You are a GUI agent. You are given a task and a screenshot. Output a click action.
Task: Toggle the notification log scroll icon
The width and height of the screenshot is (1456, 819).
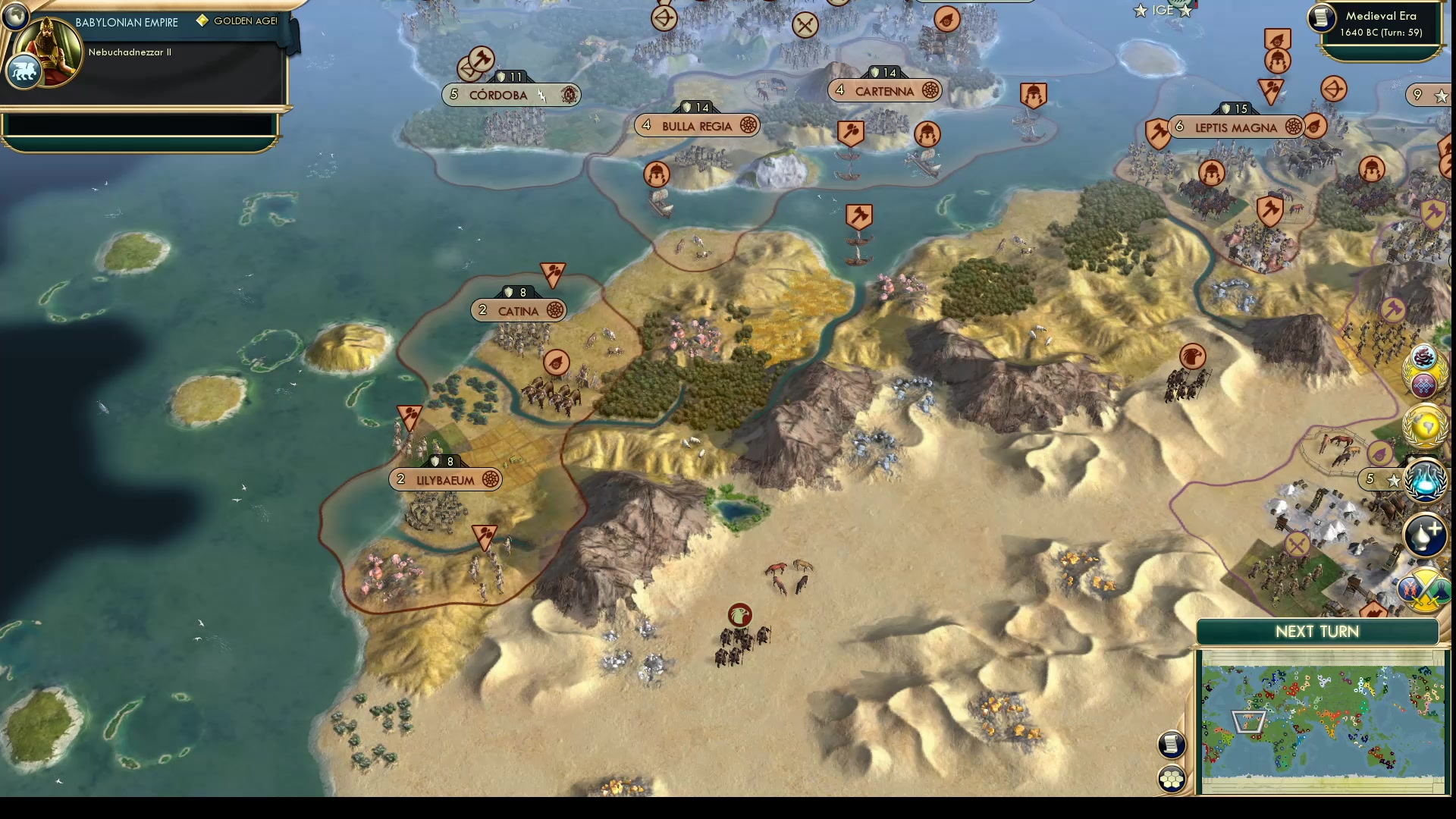(1172, 745)
